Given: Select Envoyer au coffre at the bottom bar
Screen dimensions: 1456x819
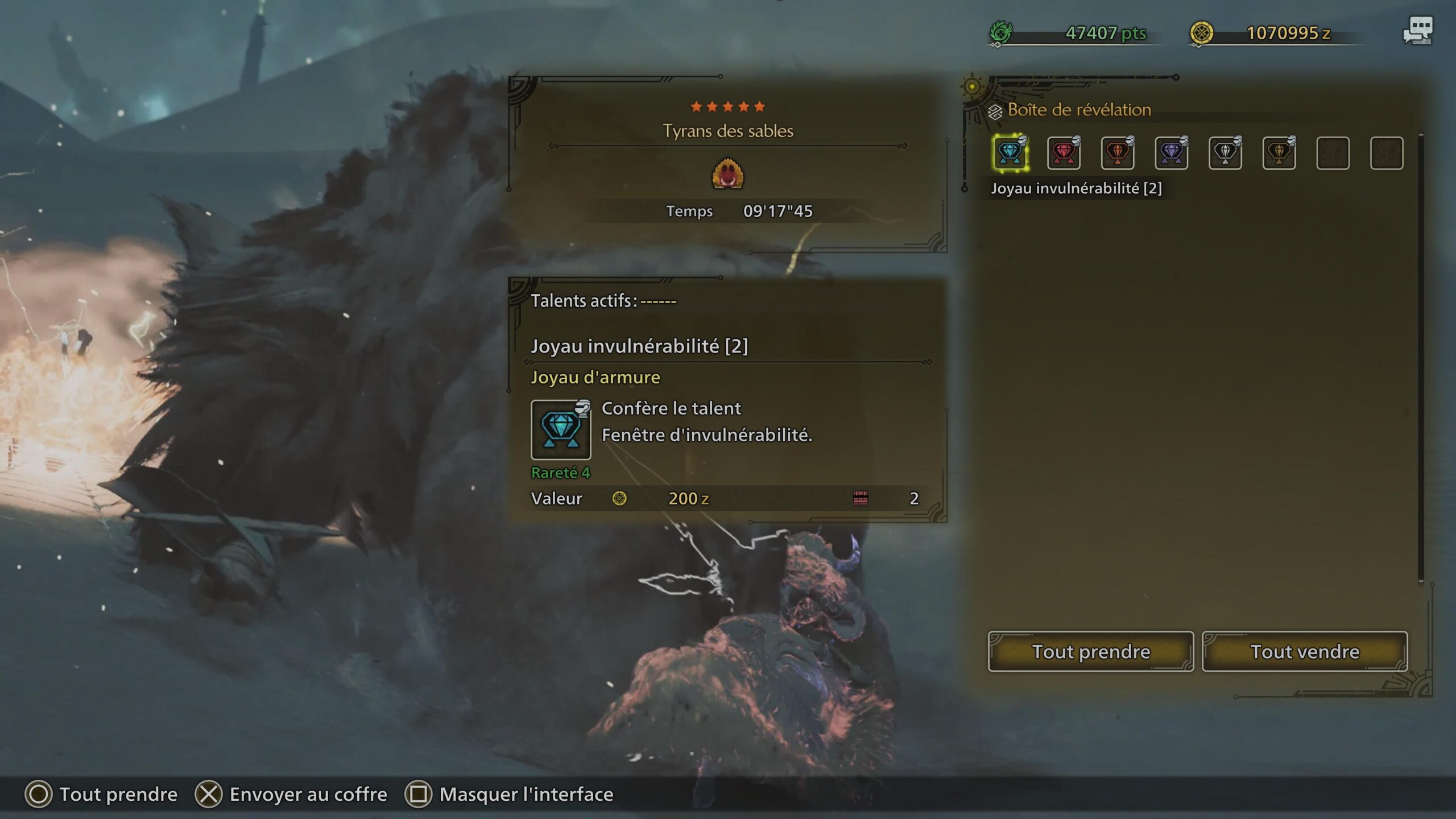Looking at the screenshot, I should 306,794.
